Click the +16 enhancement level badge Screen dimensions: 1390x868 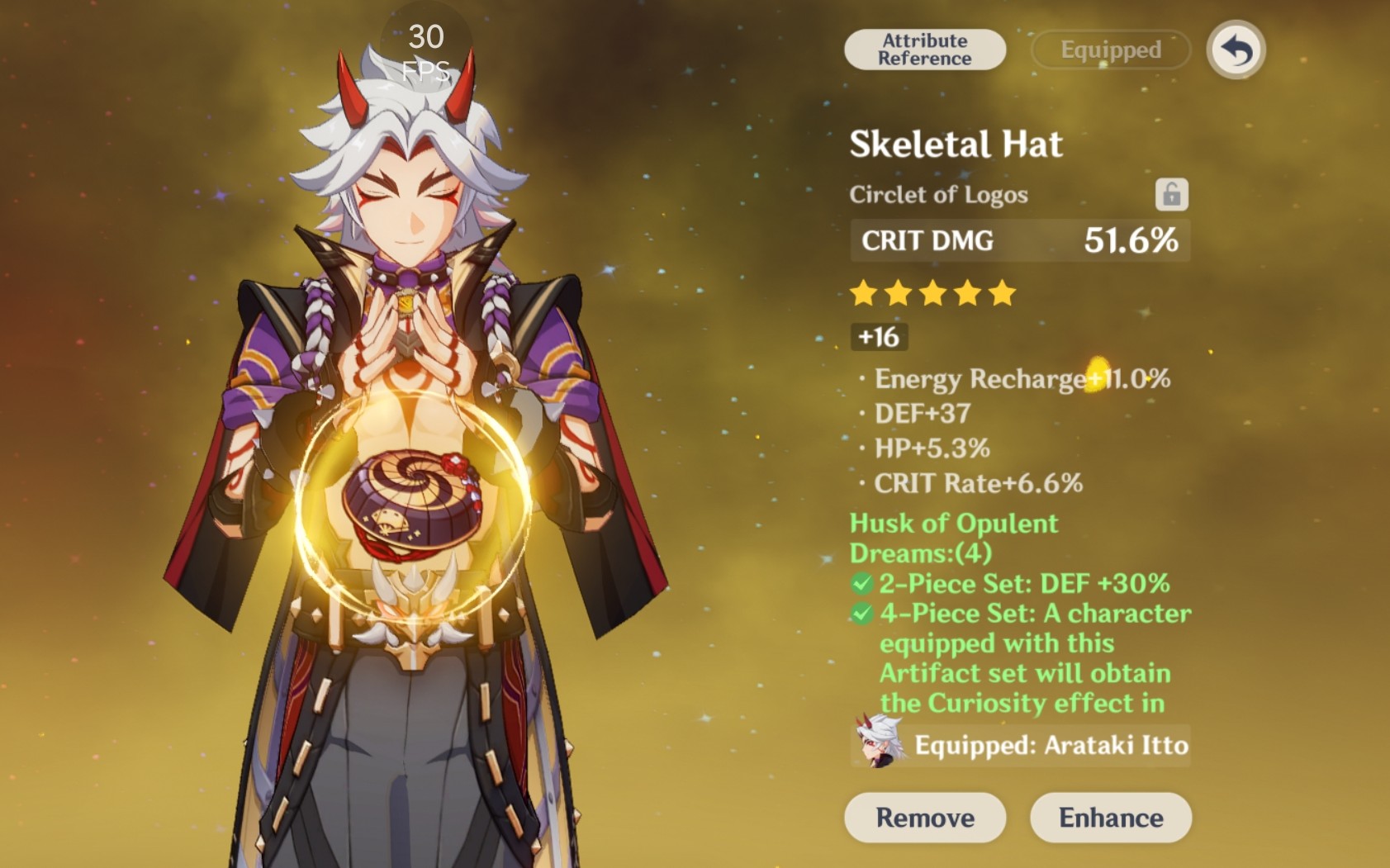(878, 336)
